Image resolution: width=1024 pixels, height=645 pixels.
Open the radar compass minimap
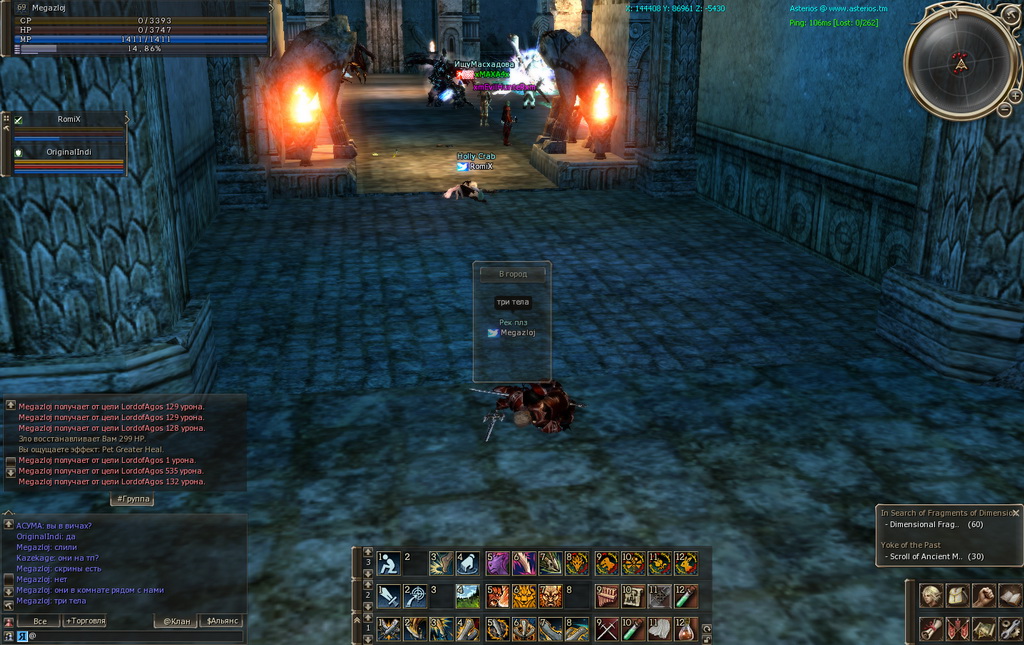click(959, 63)
